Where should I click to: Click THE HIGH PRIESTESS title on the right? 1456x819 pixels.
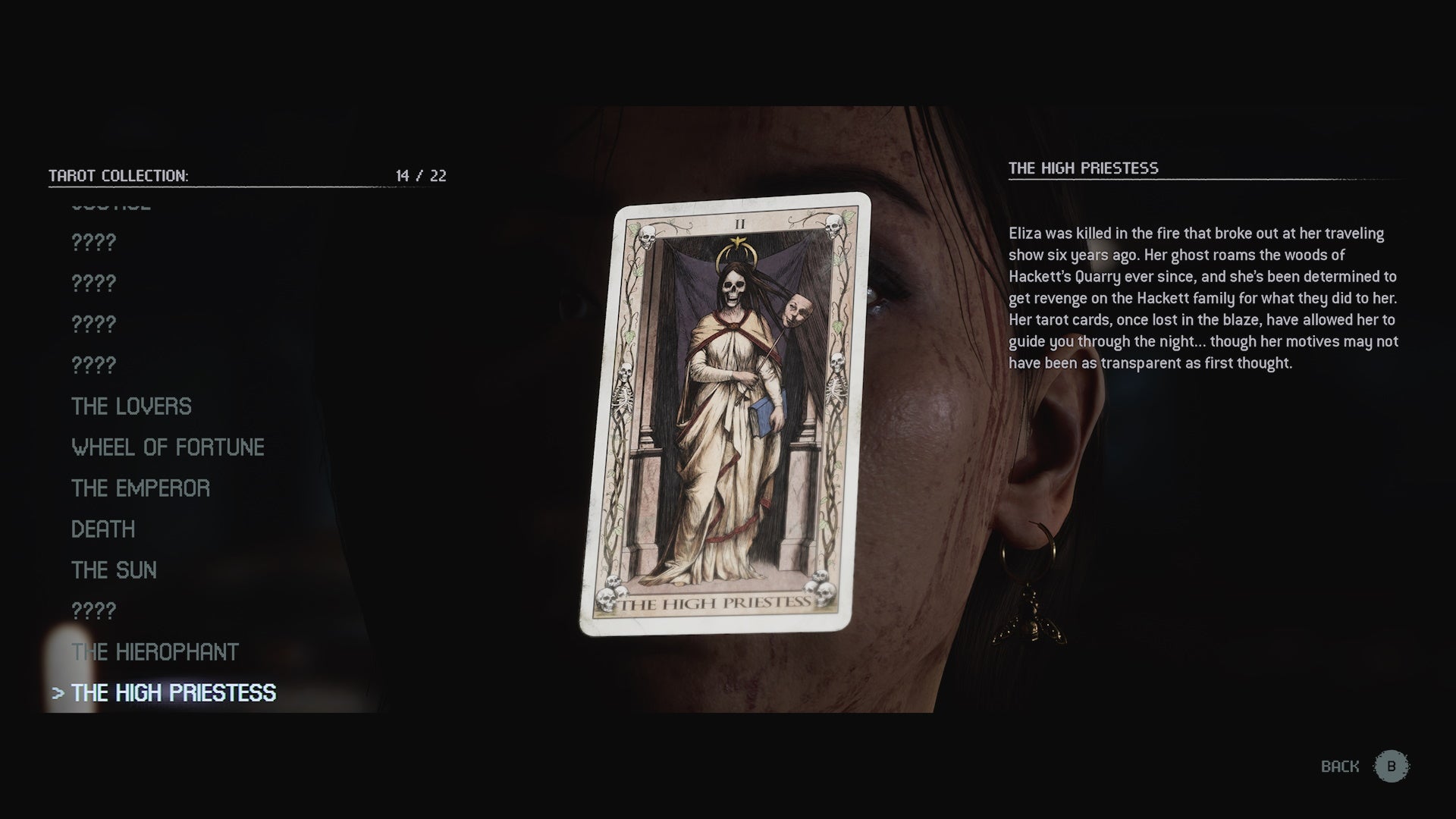coord(1084,169)
